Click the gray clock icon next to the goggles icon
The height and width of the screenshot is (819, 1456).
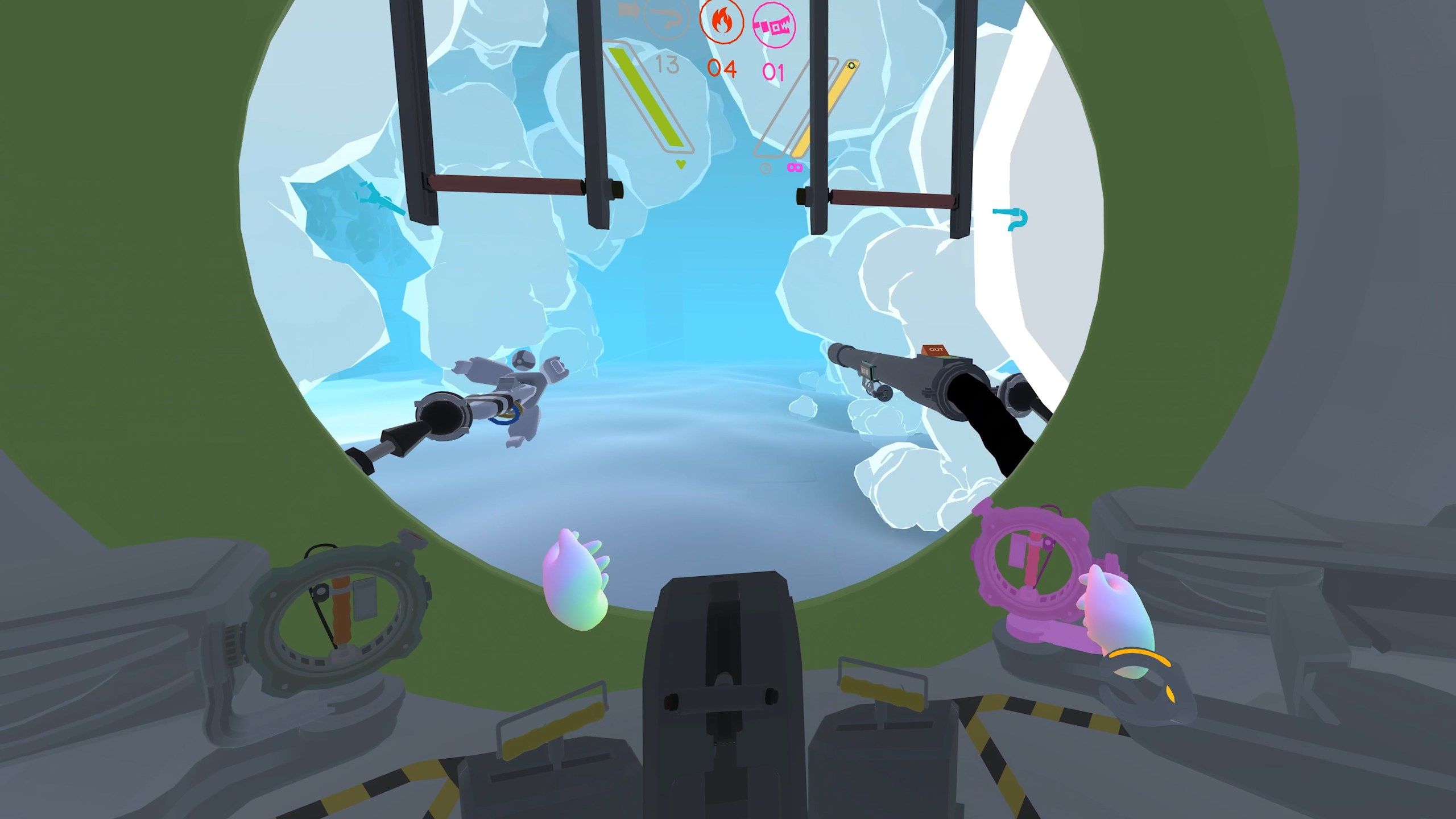(765, 167)
